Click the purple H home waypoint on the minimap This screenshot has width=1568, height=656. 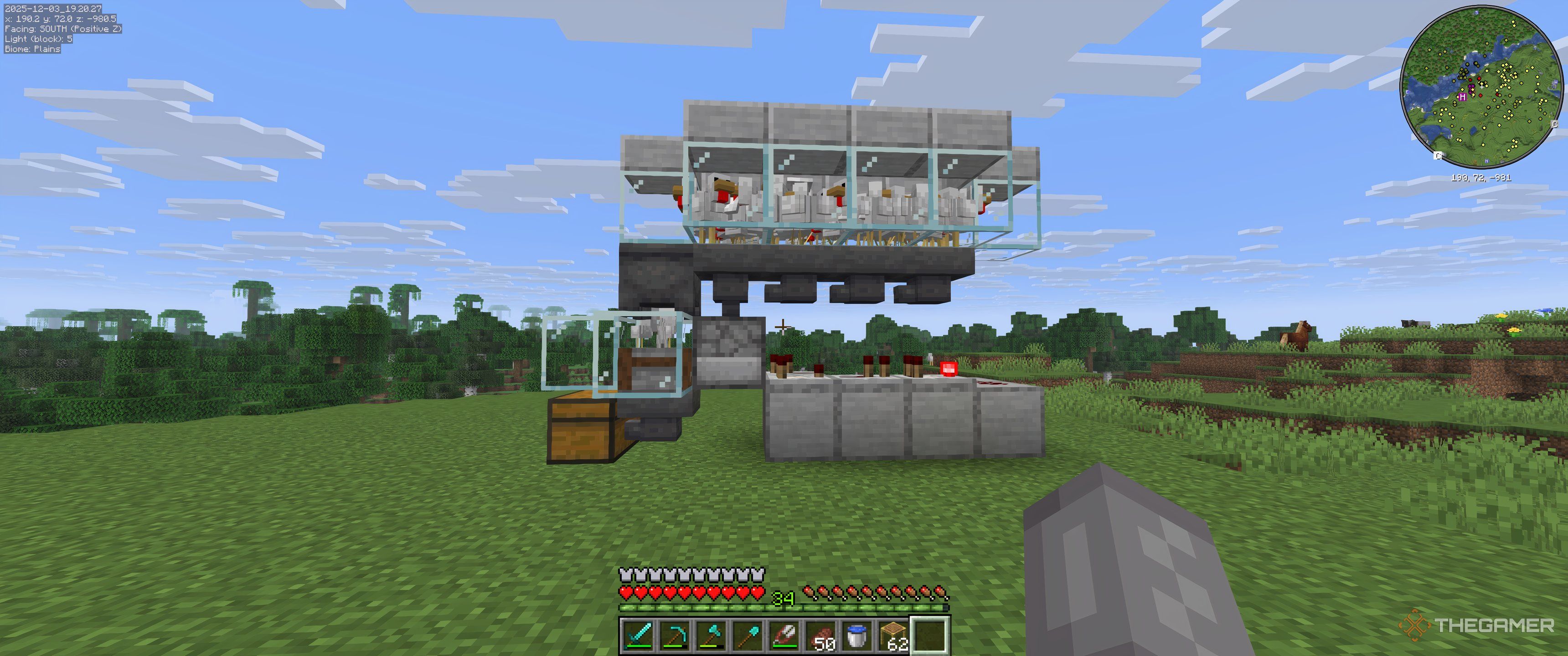coord(1463,97)
